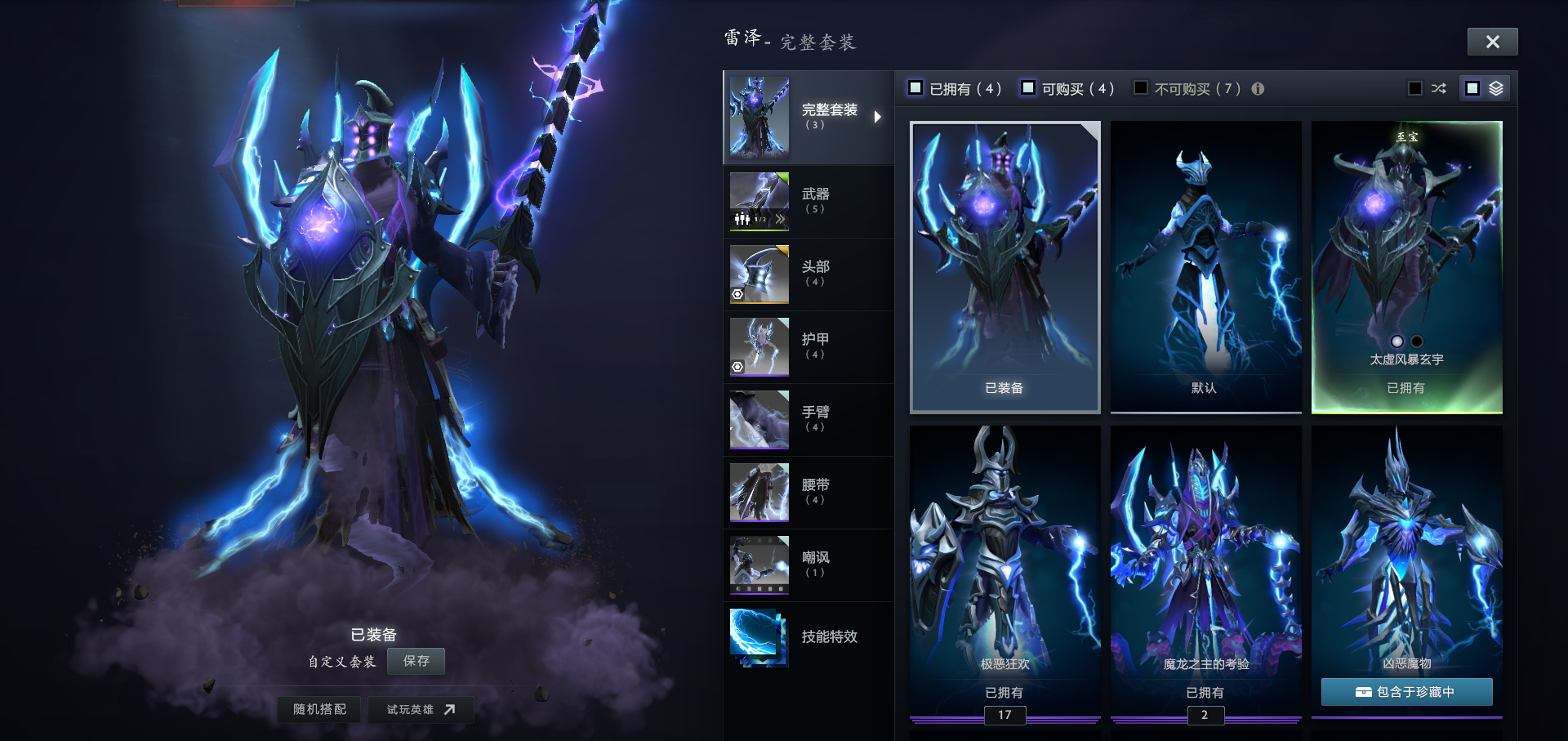Toggle the 可购买 purchasable filter checkbox
Viewport: 1568px width, 741px height.
[x=1028, y=88]
